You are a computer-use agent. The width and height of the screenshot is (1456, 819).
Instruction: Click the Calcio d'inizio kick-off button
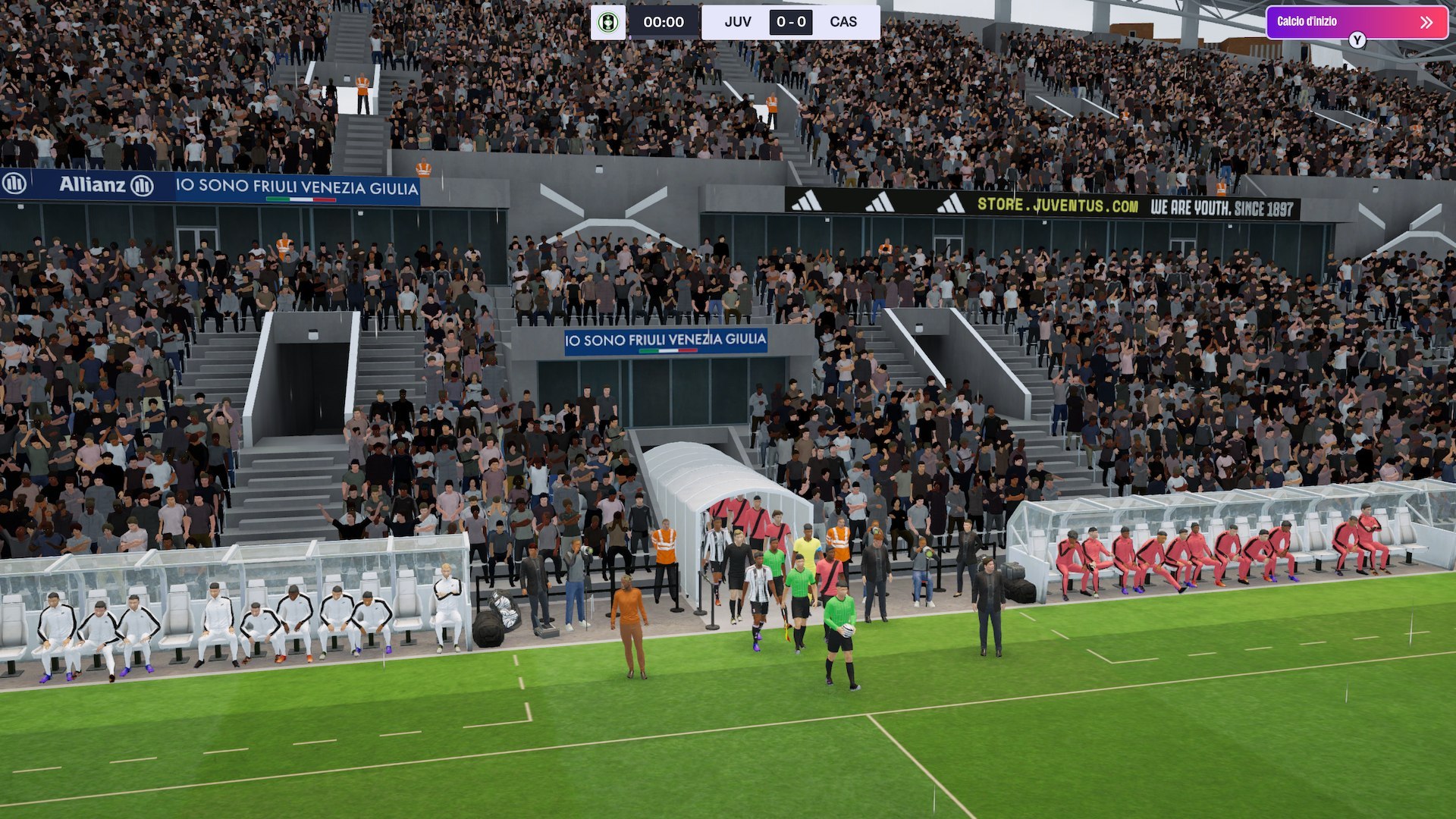click(1355, 22)
